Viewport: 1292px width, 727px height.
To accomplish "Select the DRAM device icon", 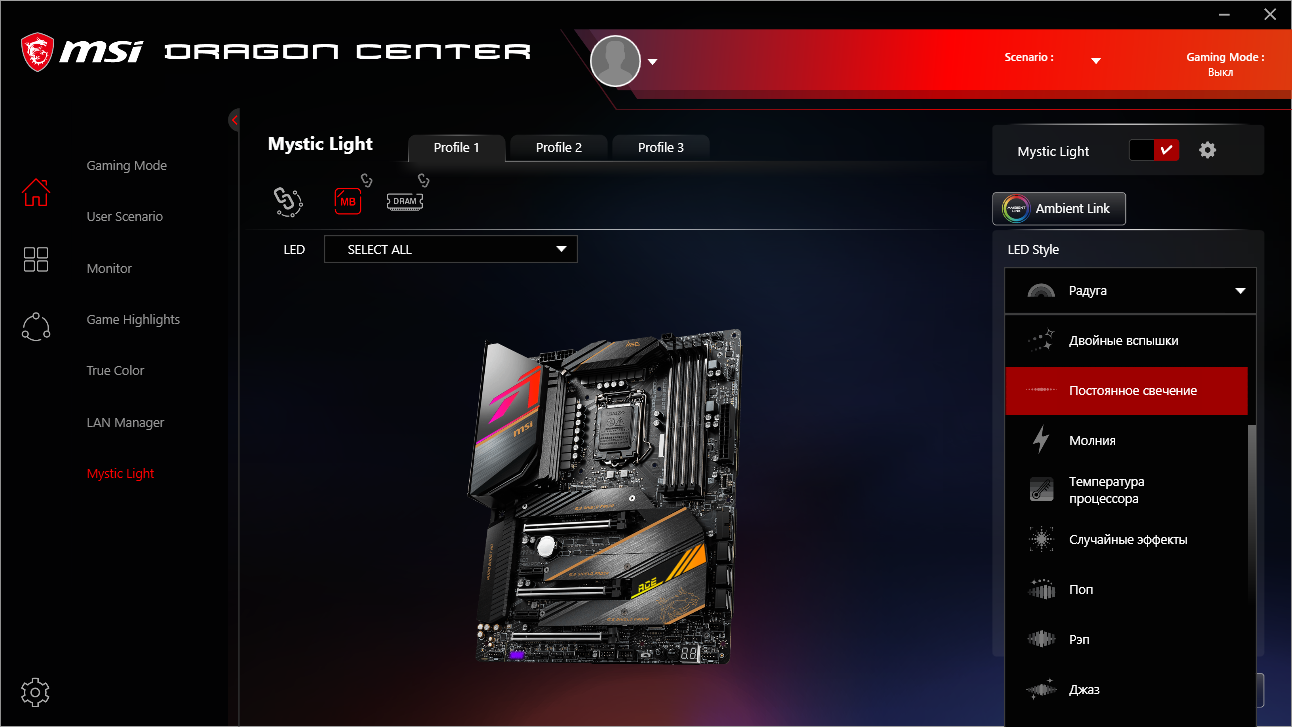I will pyautogui.click(x=404, y=201).
